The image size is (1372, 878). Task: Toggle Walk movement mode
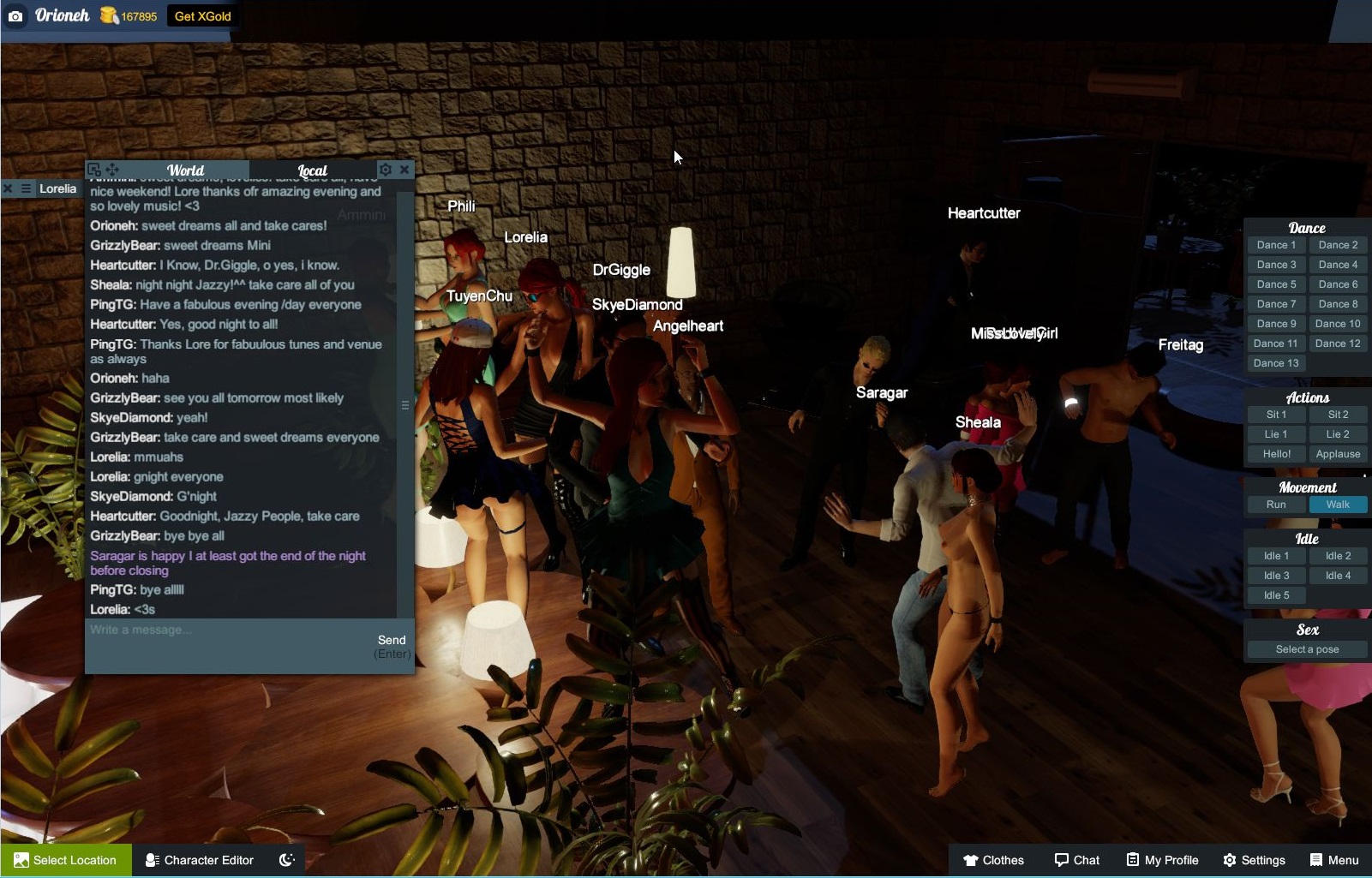pyautogui.click(x=1338, y=505)
